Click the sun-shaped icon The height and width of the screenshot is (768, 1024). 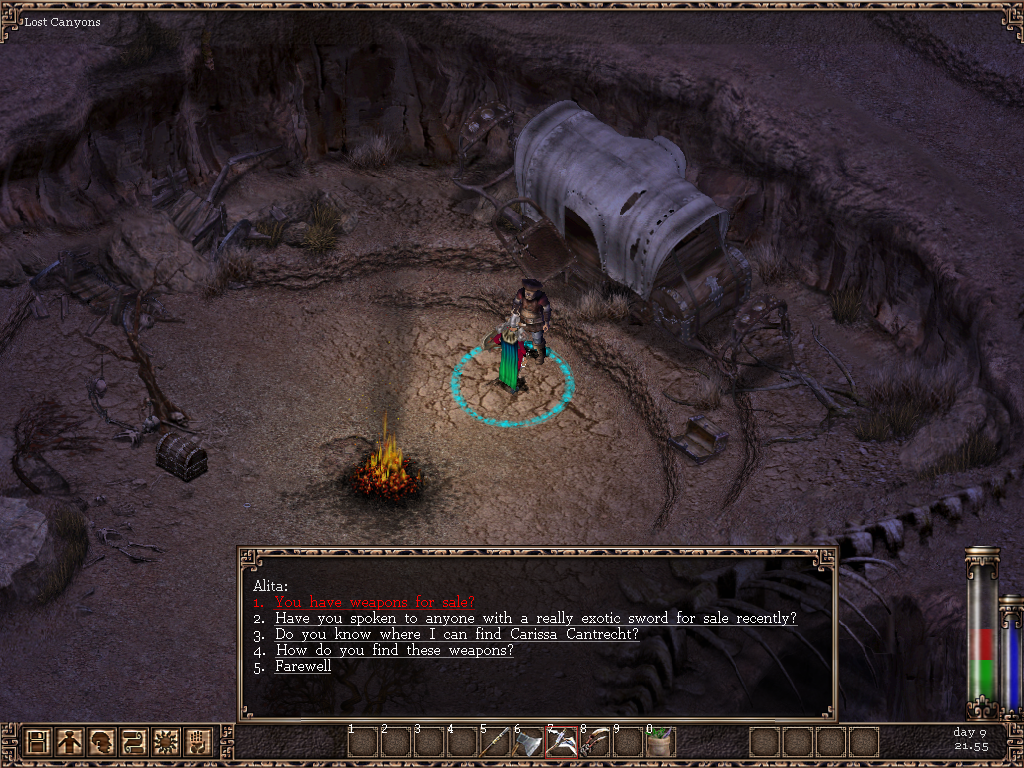pos(166,742)
